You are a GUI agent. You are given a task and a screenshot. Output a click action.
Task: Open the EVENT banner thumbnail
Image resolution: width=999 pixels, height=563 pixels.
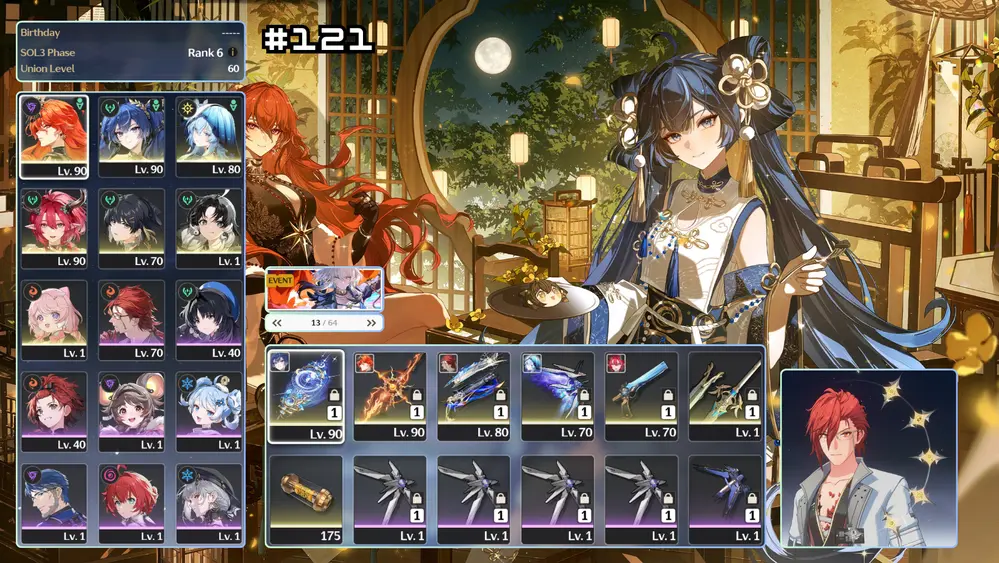[x=324, y=289]
